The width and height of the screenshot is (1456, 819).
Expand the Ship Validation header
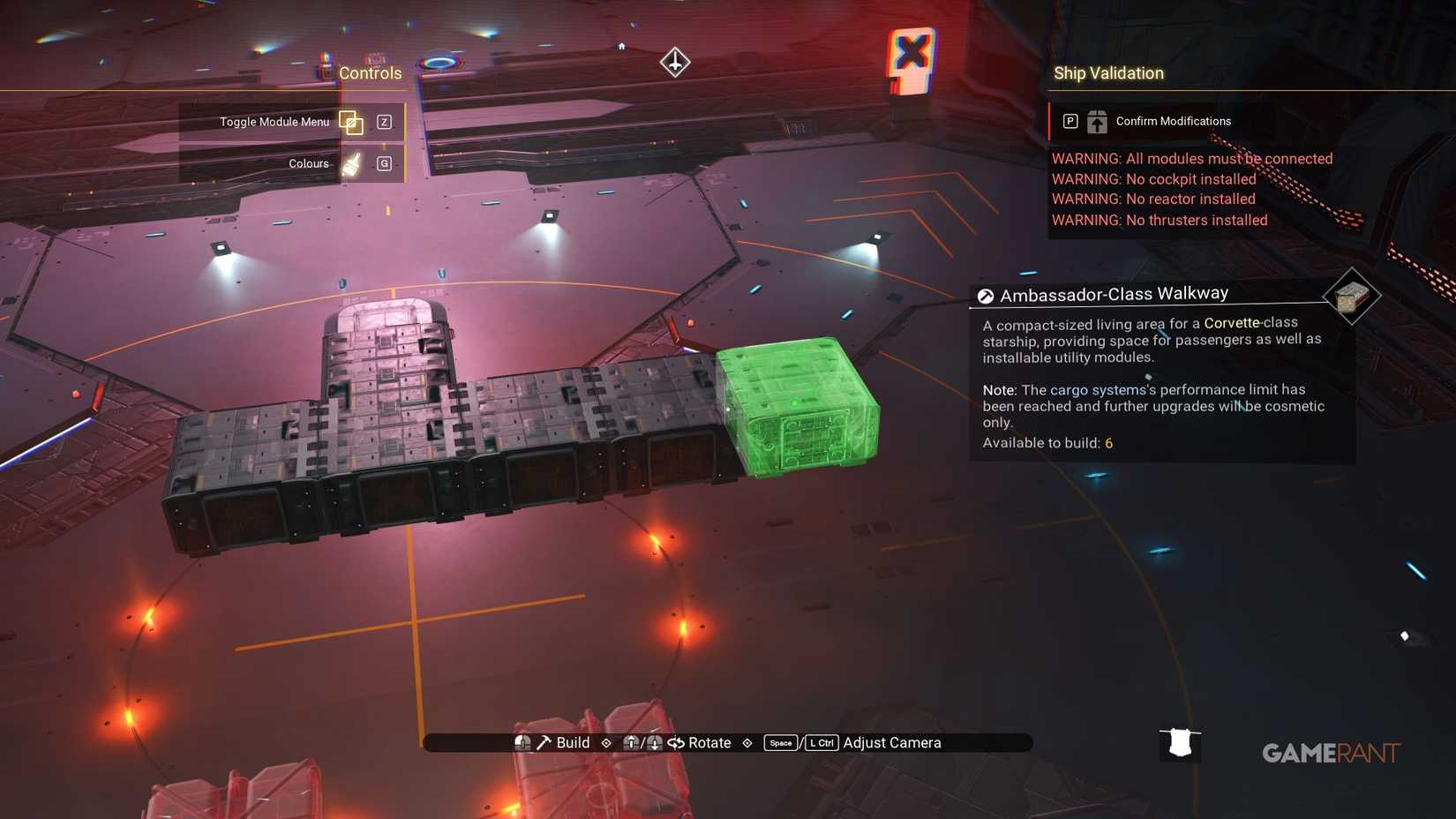point(1109,73)
